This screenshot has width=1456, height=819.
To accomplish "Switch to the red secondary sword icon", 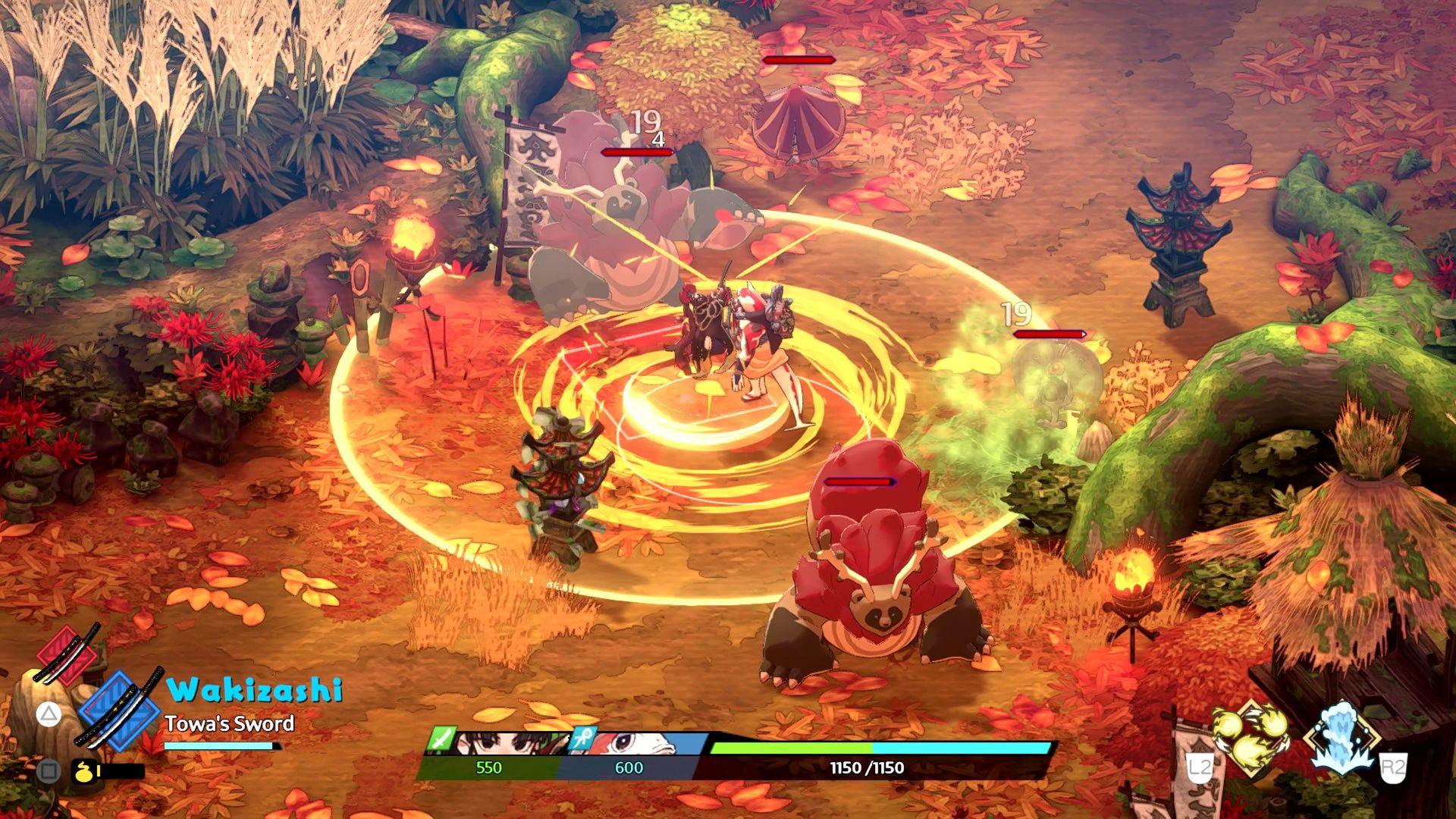I will [x=67, y=654].
